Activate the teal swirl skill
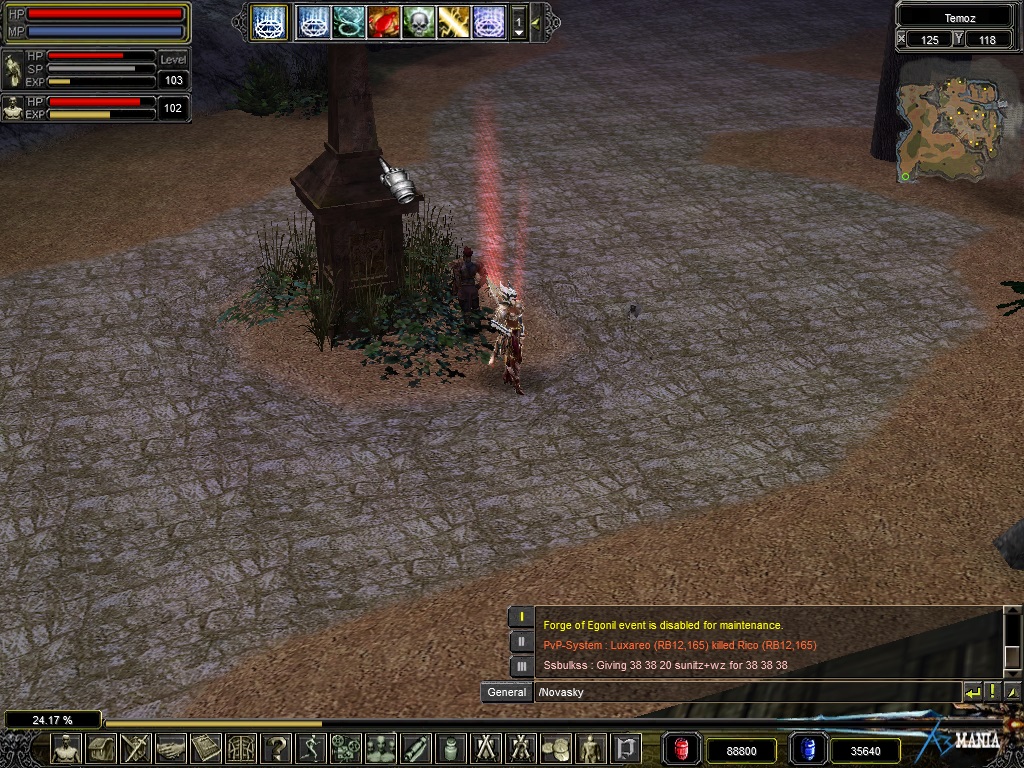Image resolution: width=1024 pixels, height=768 pixels. 348,21
